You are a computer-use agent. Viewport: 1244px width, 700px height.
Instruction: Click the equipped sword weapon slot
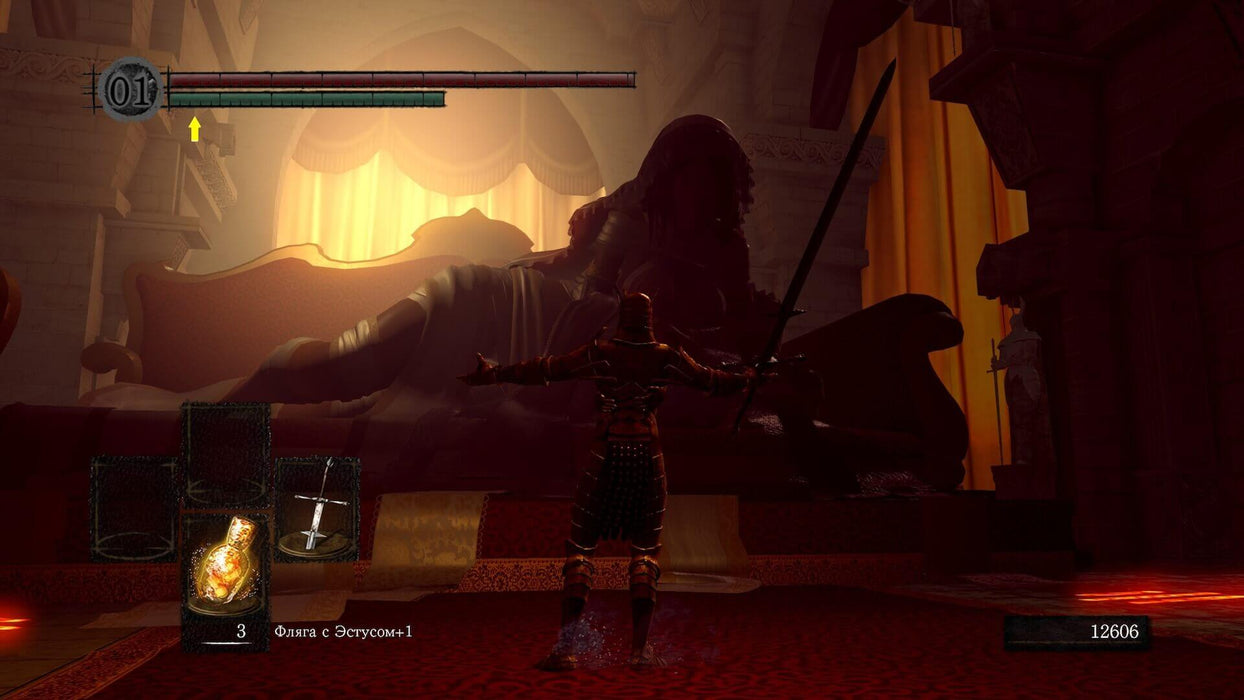point(317,507)
